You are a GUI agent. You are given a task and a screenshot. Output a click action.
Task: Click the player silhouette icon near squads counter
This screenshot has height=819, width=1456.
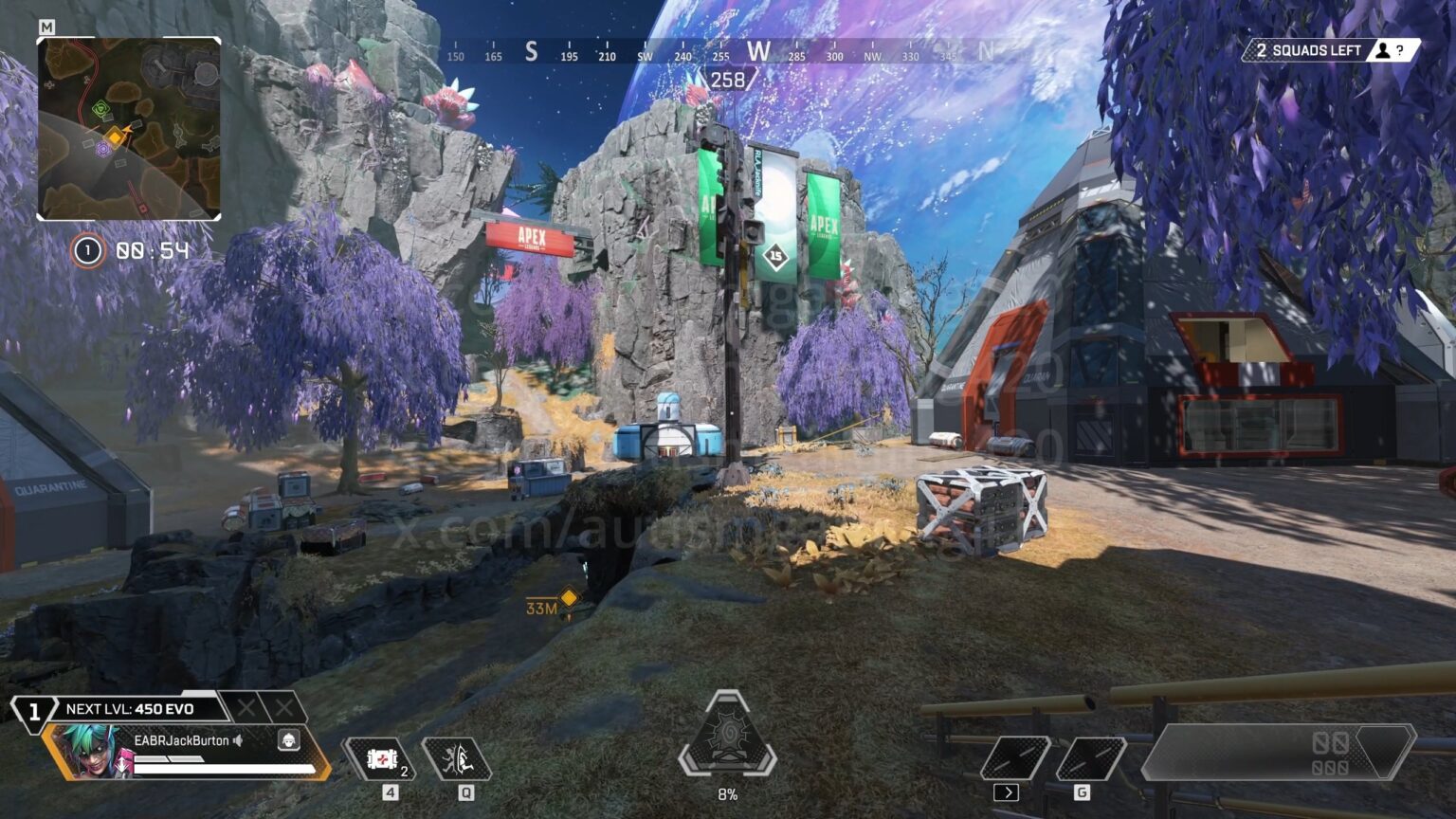click(x=1385, y=49)
